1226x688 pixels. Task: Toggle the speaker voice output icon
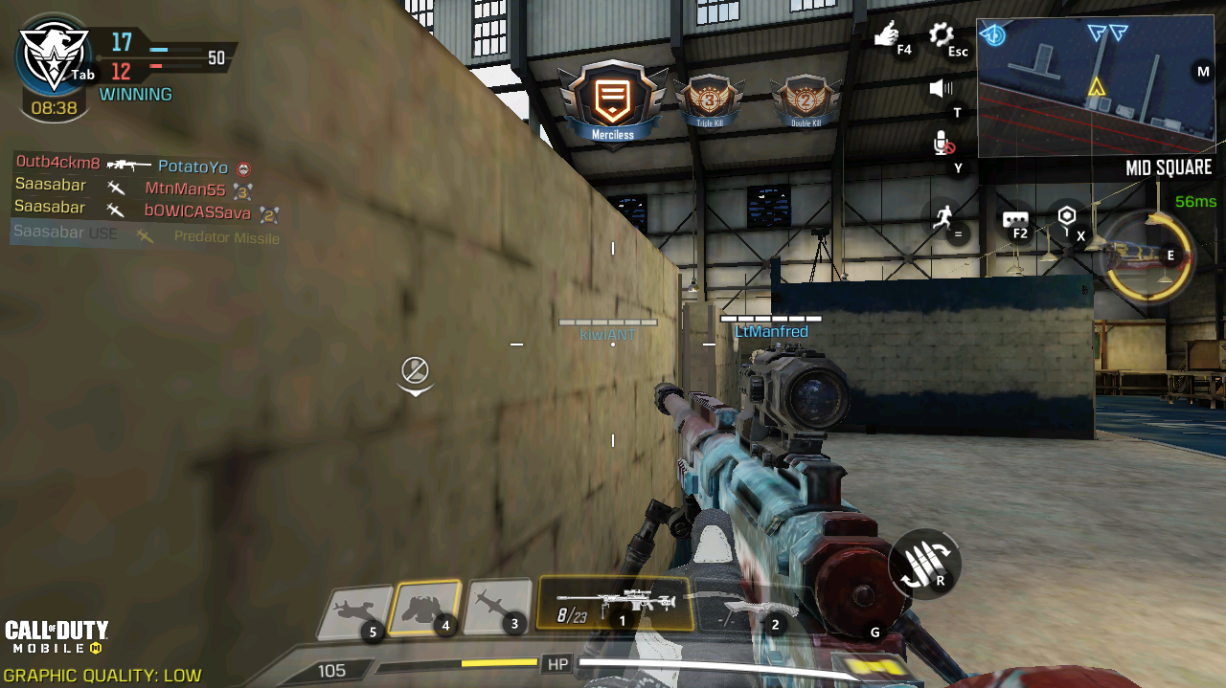[x=940, y=89]
